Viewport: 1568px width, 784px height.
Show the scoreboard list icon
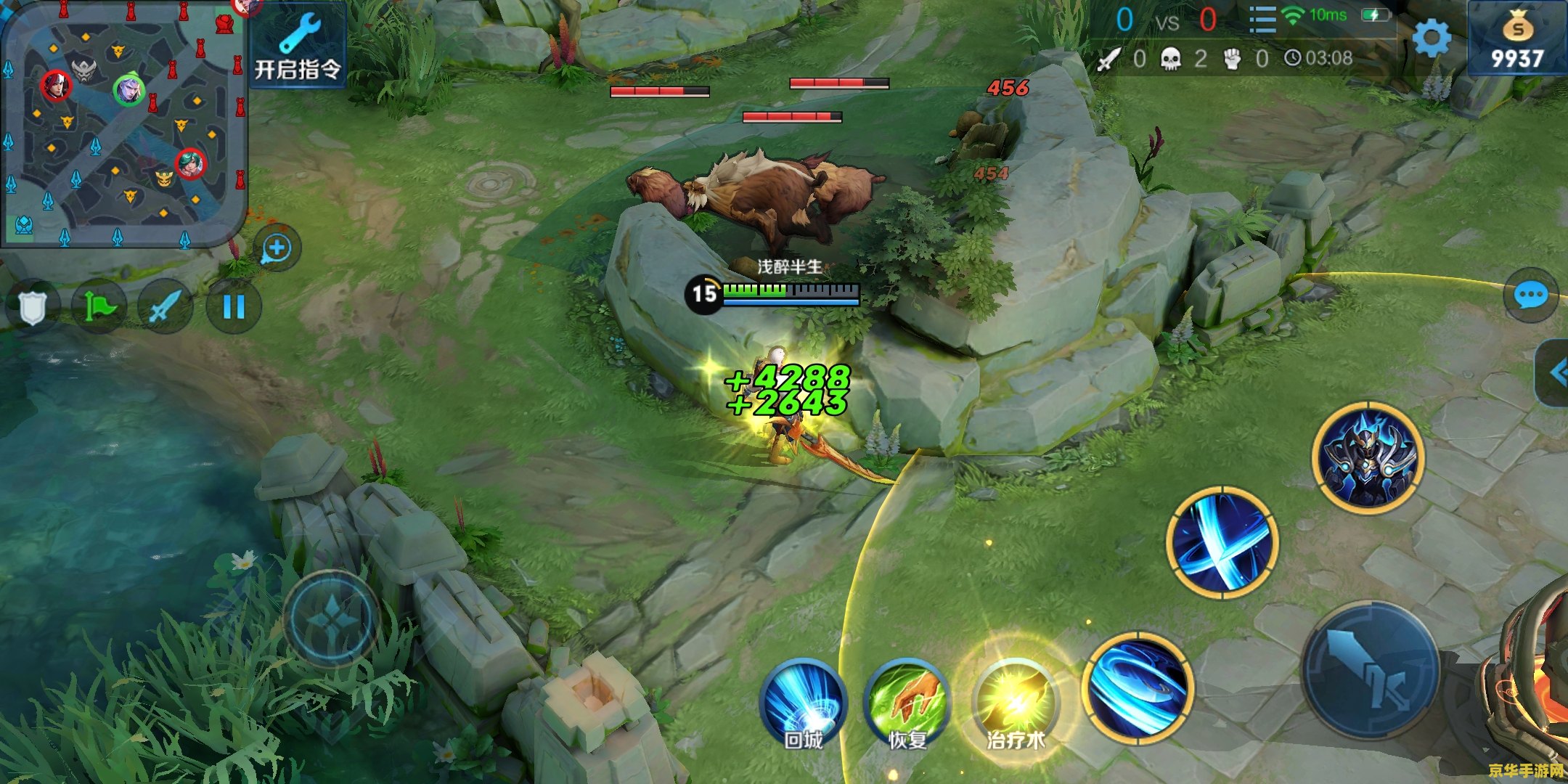click(x=1262, y=19)
